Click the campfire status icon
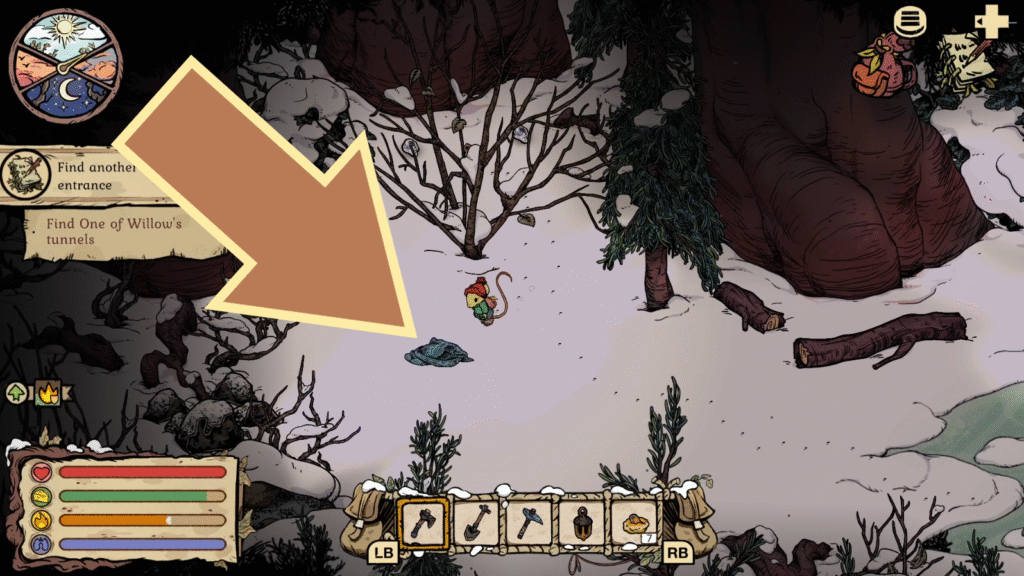 point(47,393)
